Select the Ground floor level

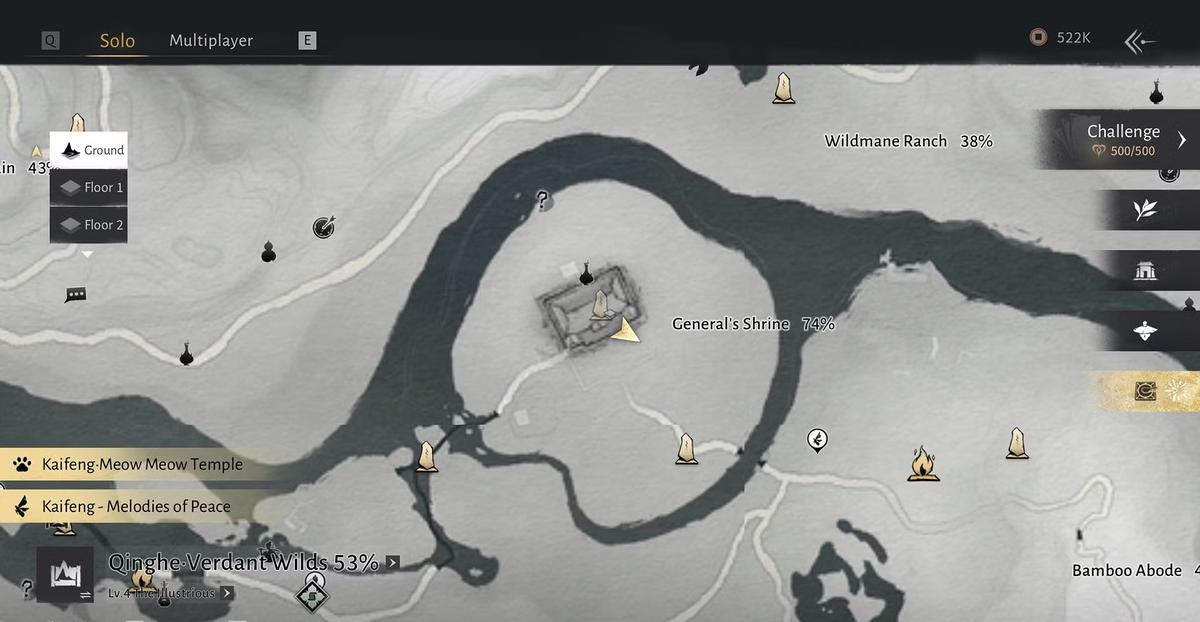(x=89, y=151)
